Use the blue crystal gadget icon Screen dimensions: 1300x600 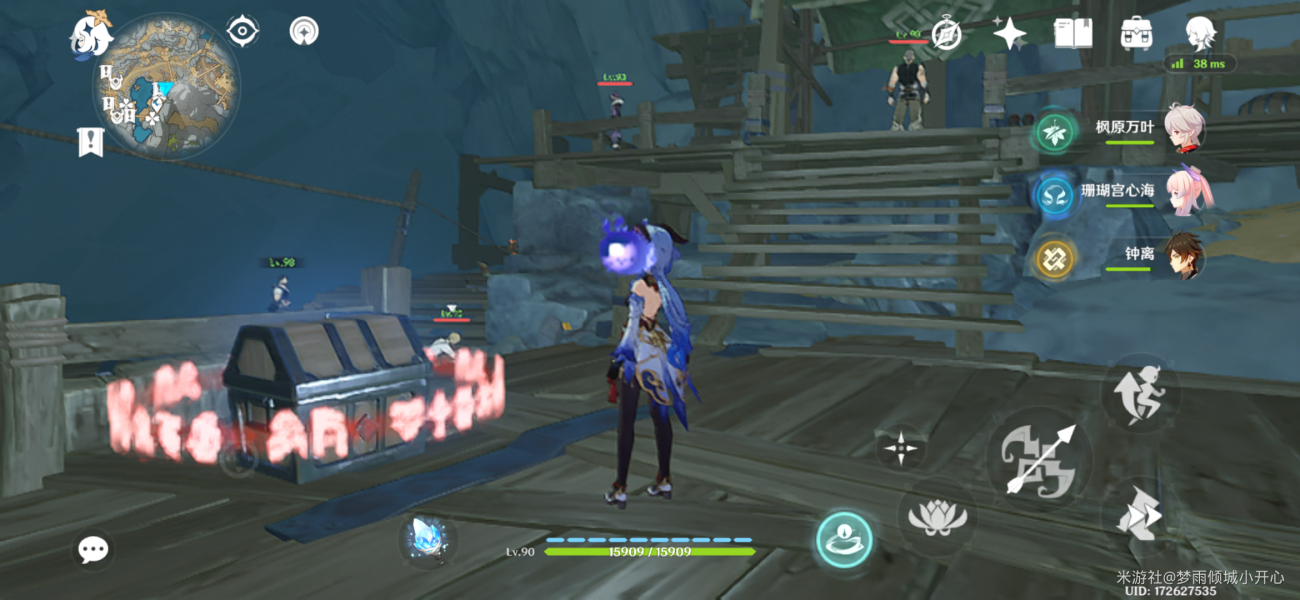point(429,538)
